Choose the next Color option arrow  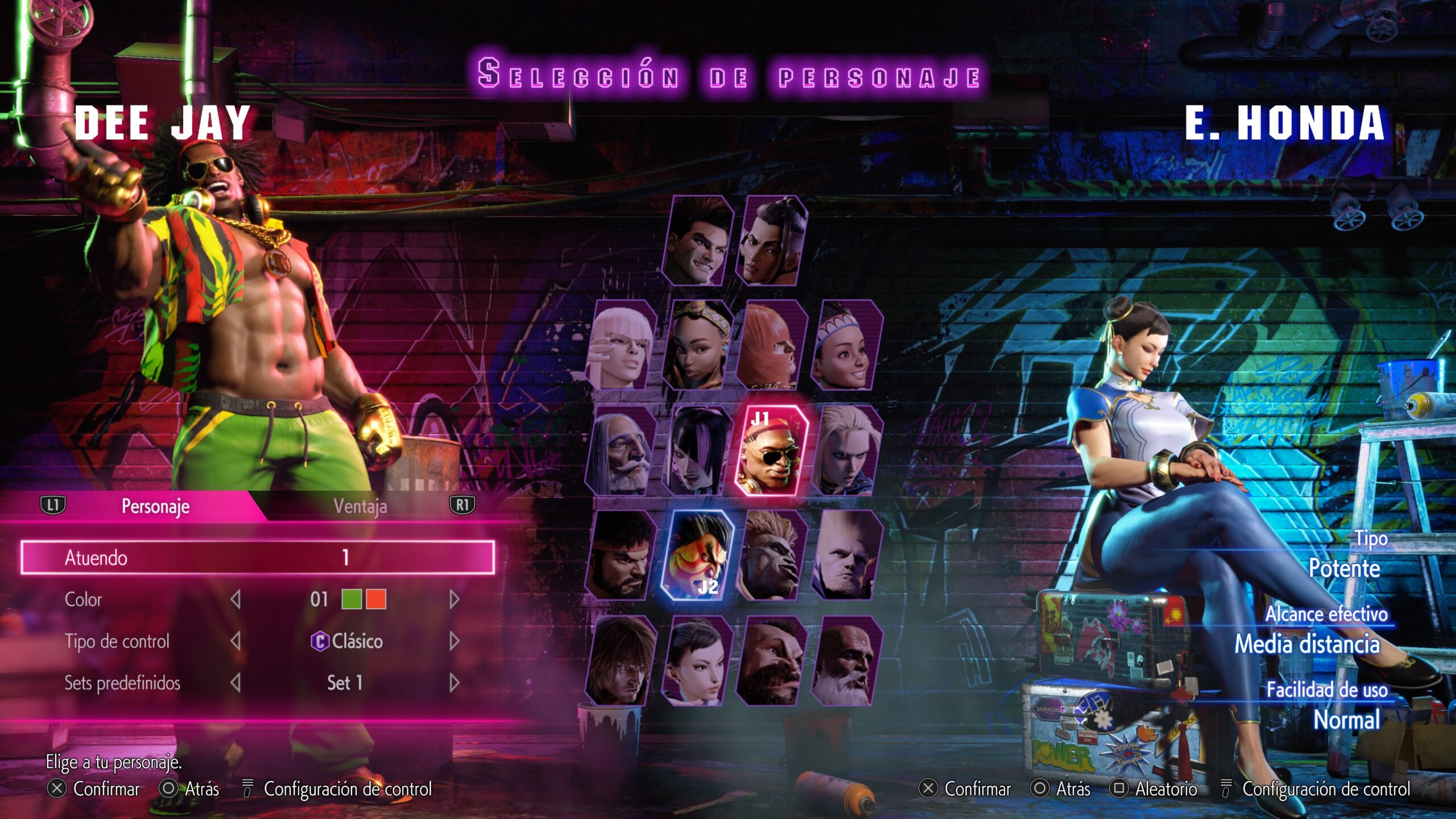tap(454, 599)
